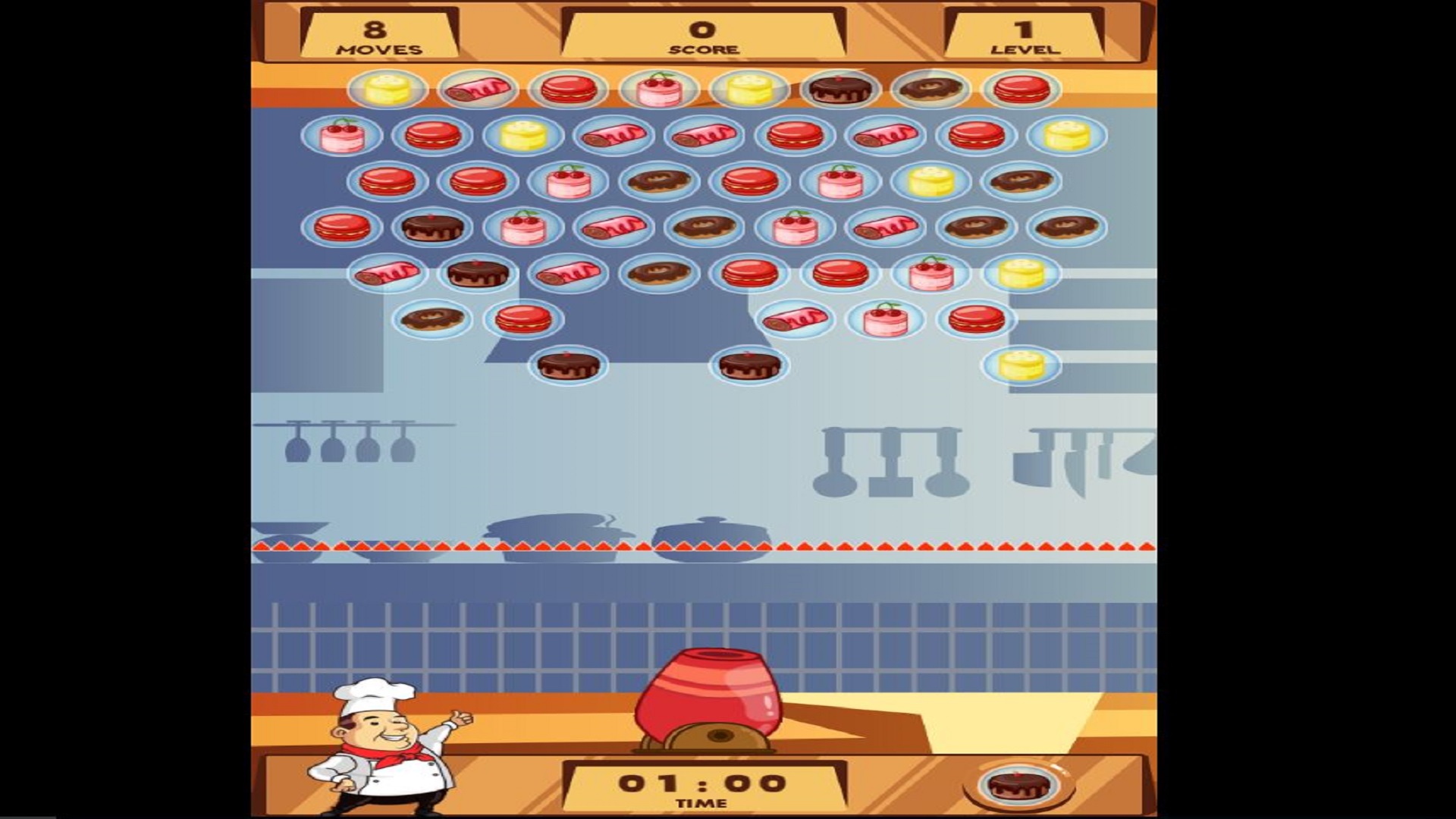Click the red macaron bubble near center
1456x819 pixels.
click(x=751, y=275)
